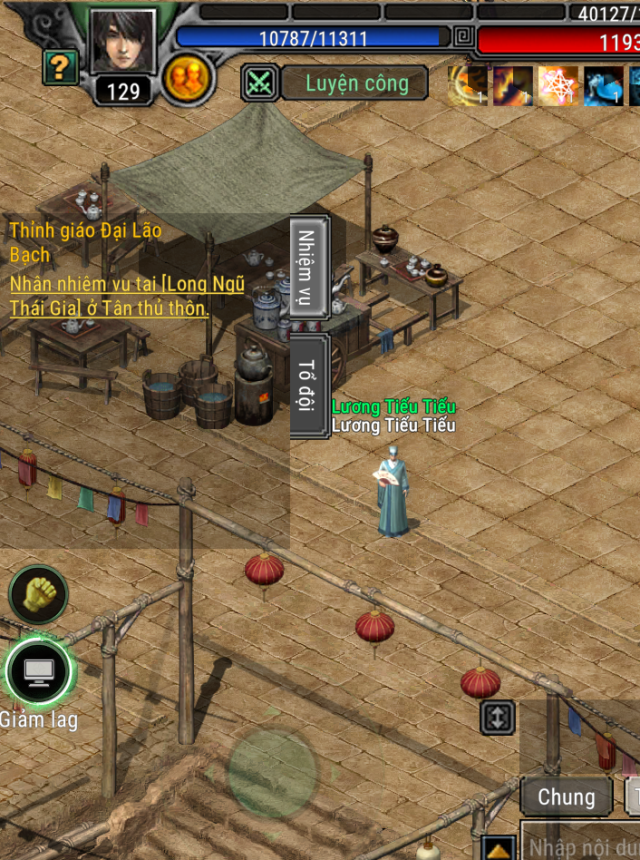Click the square spiral icon between bars
The height and width of the screenshot is (860, 640).
coord(462,38)
